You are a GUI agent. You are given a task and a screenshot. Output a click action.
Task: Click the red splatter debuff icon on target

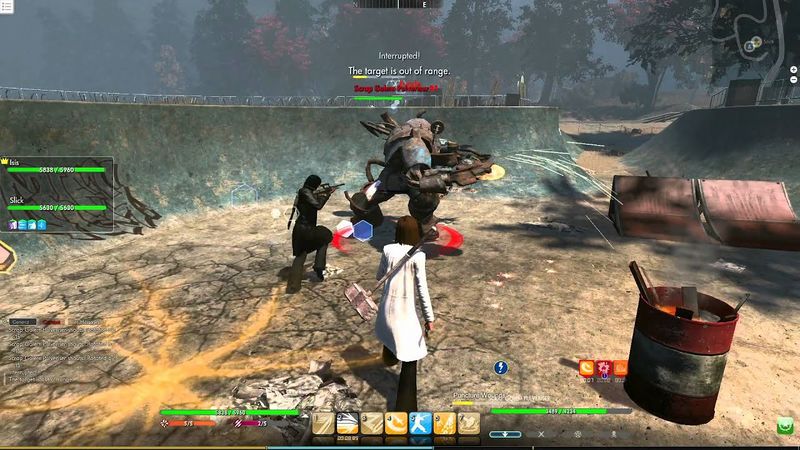point(603,367)
